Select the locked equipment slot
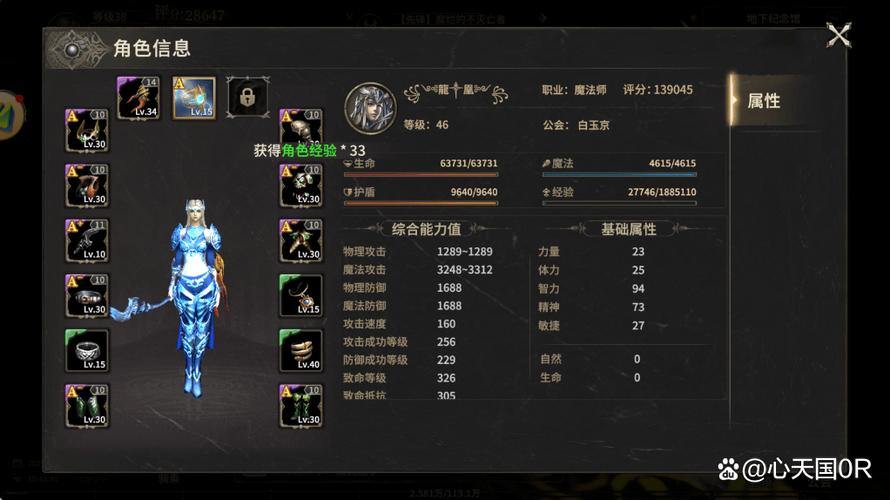 point(247,97)
